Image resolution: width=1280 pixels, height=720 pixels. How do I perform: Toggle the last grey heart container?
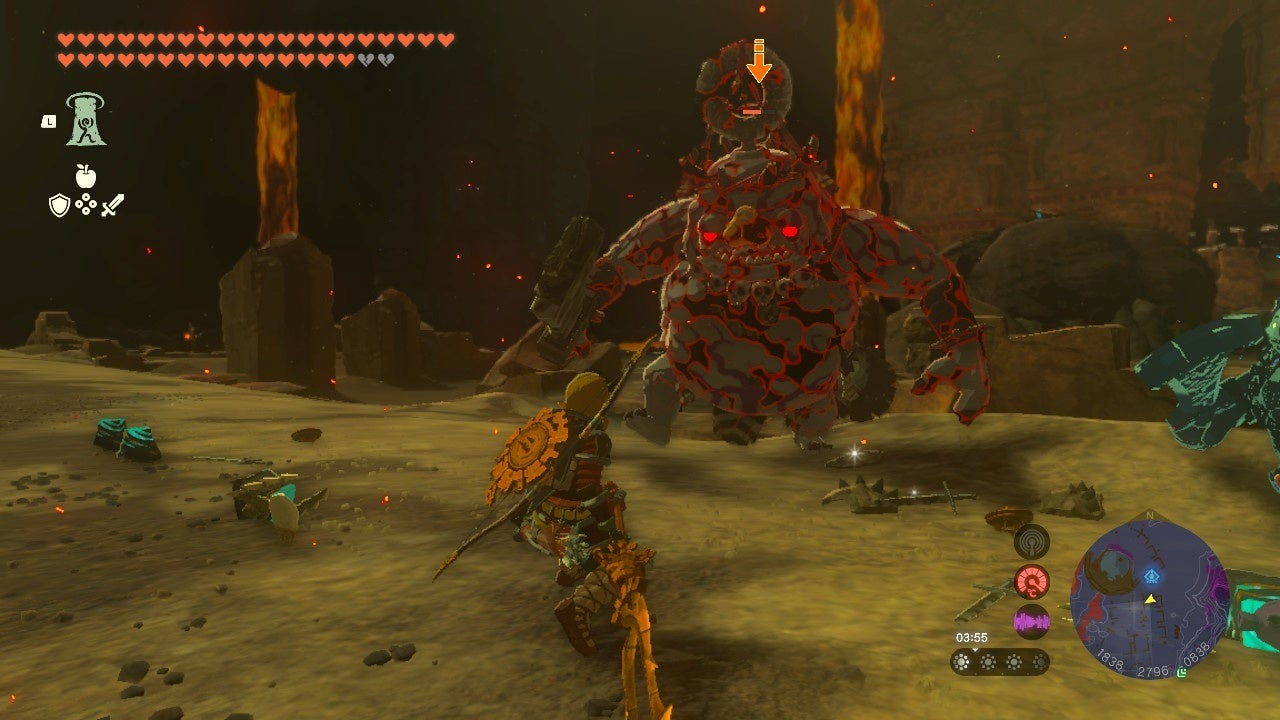384,60
